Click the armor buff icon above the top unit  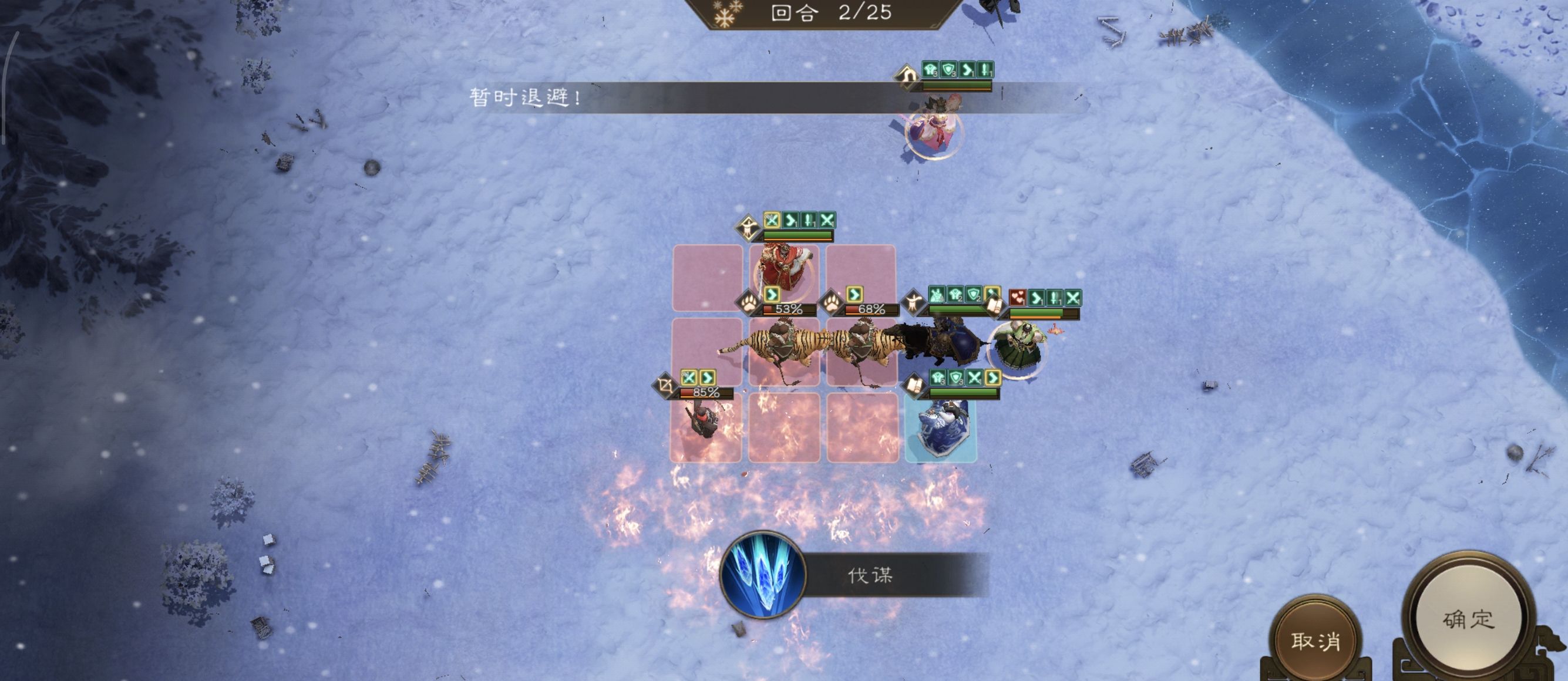[930, 69]
